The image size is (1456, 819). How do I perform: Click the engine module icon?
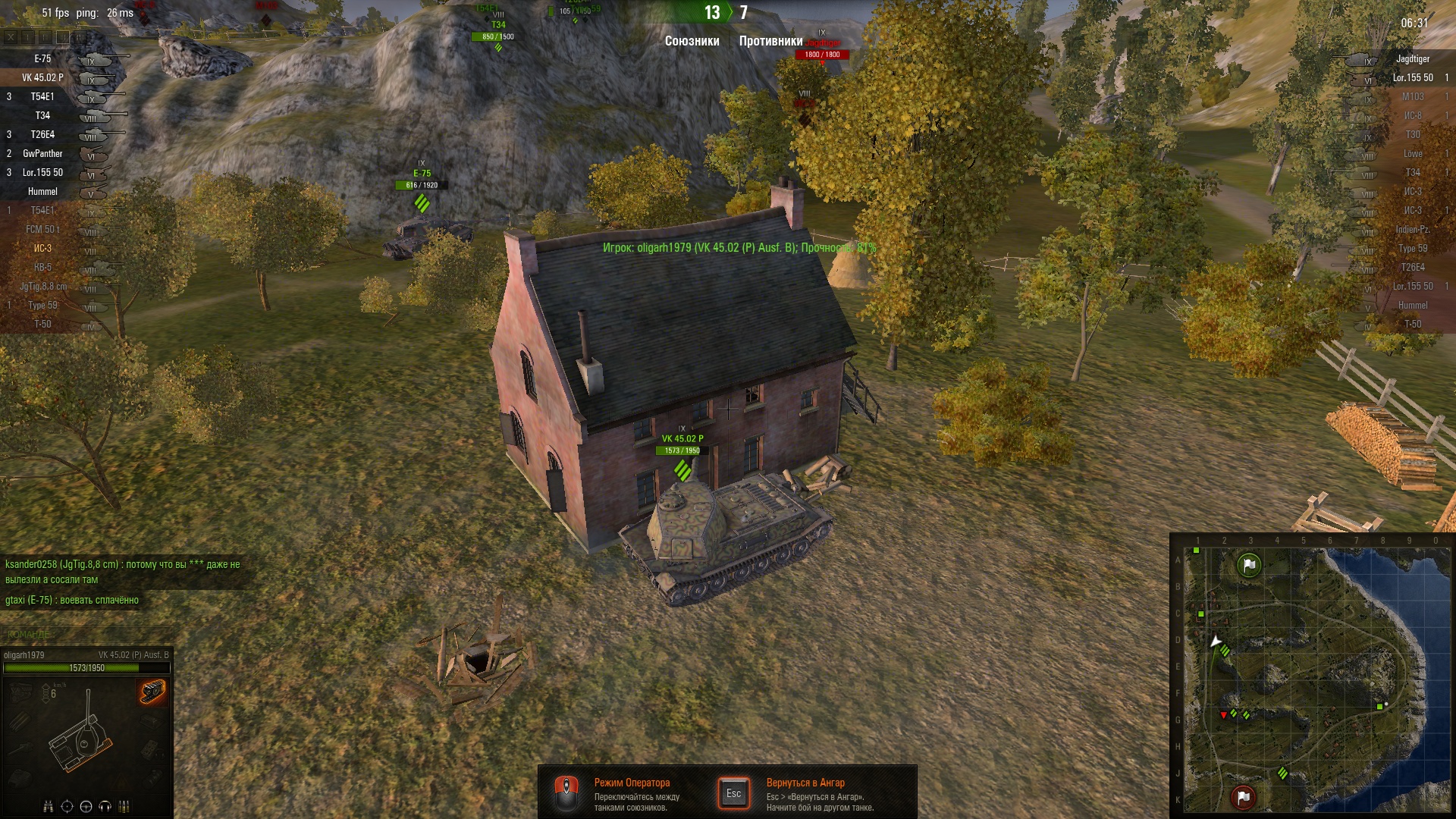[x=20, y=692]
